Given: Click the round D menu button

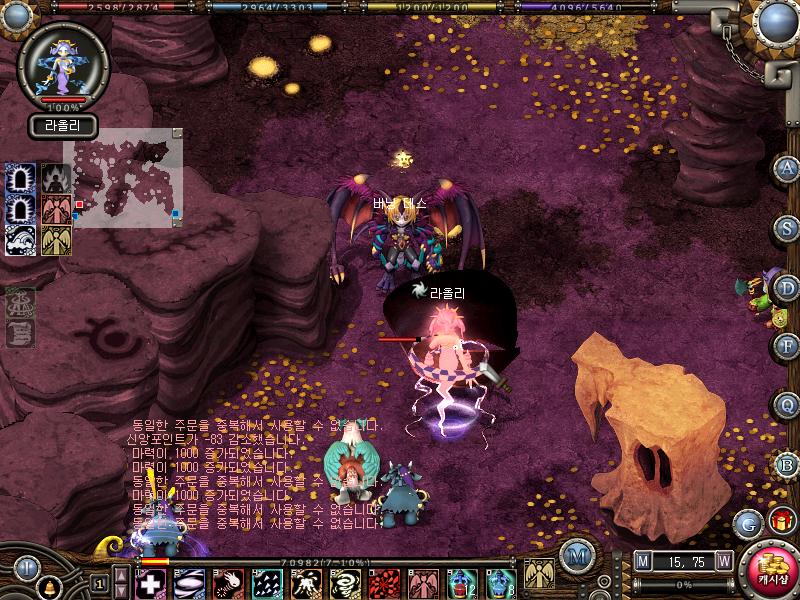Looking at the screenshot, I should click(787, 288).
